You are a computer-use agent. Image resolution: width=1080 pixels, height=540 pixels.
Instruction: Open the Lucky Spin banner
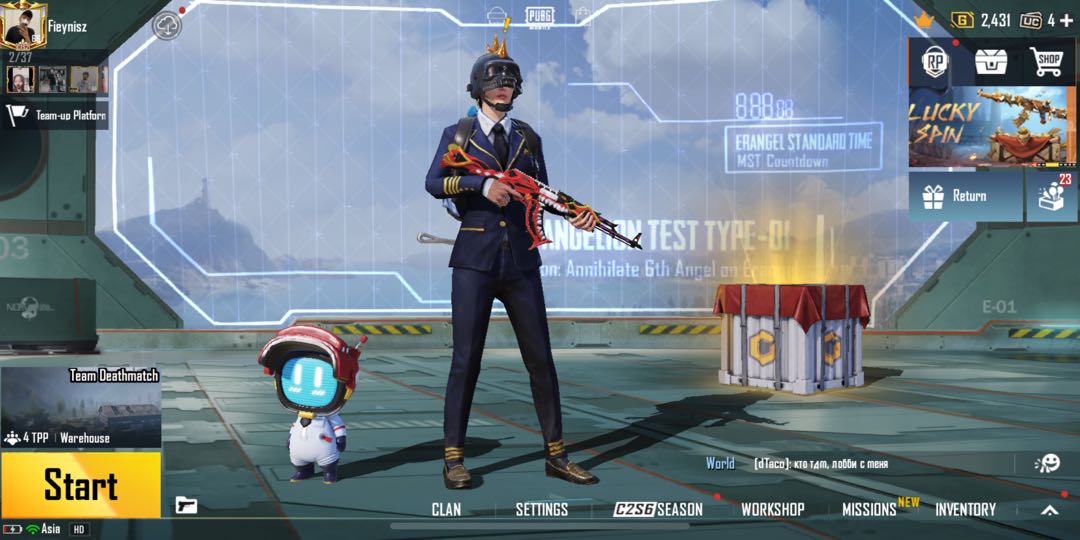click(992, 127)
